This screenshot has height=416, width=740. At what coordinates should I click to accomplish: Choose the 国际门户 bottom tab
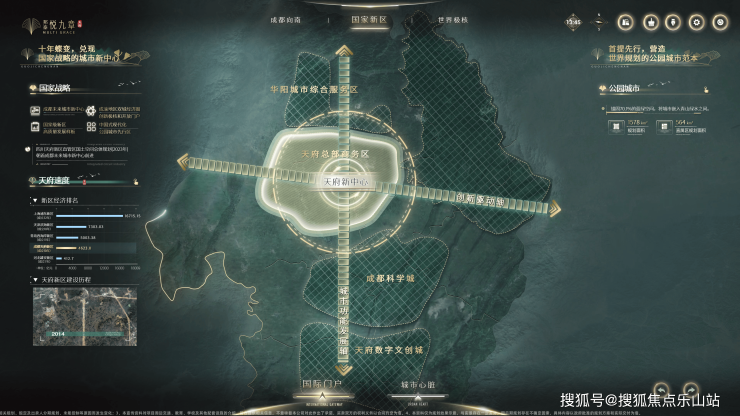322,384
